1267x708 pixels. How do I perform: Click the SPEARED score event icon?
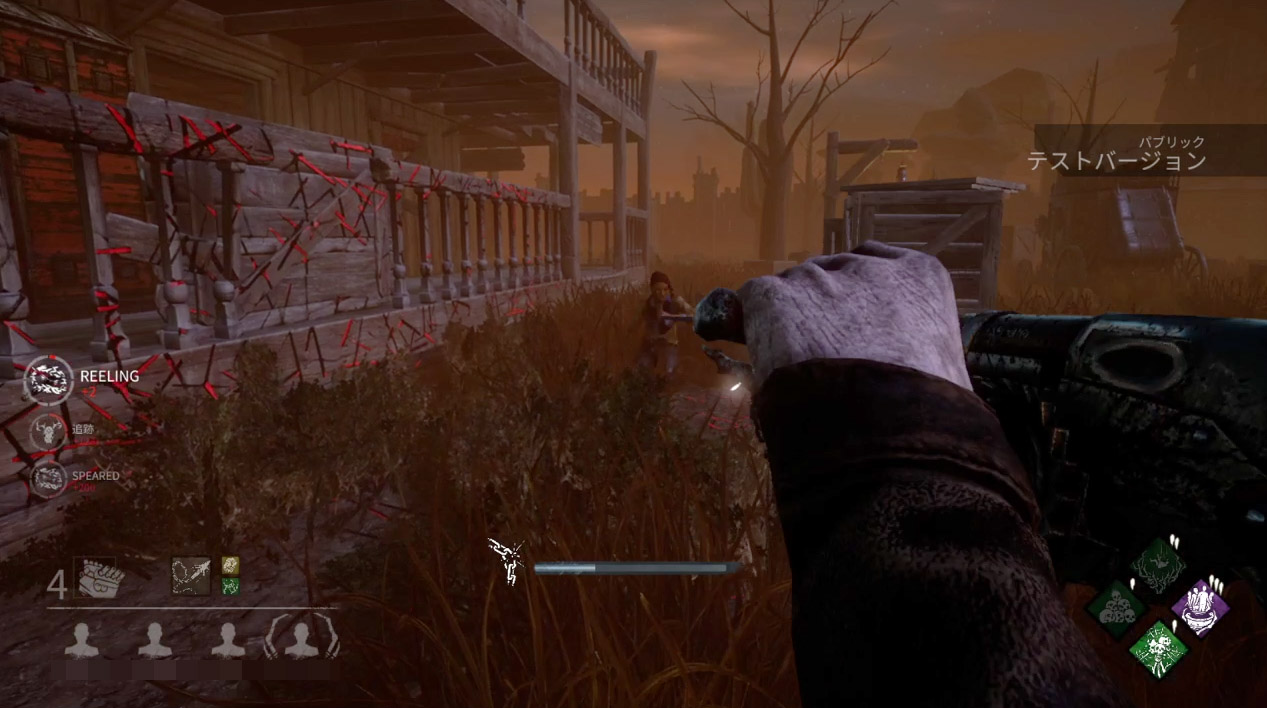(47, 479)
